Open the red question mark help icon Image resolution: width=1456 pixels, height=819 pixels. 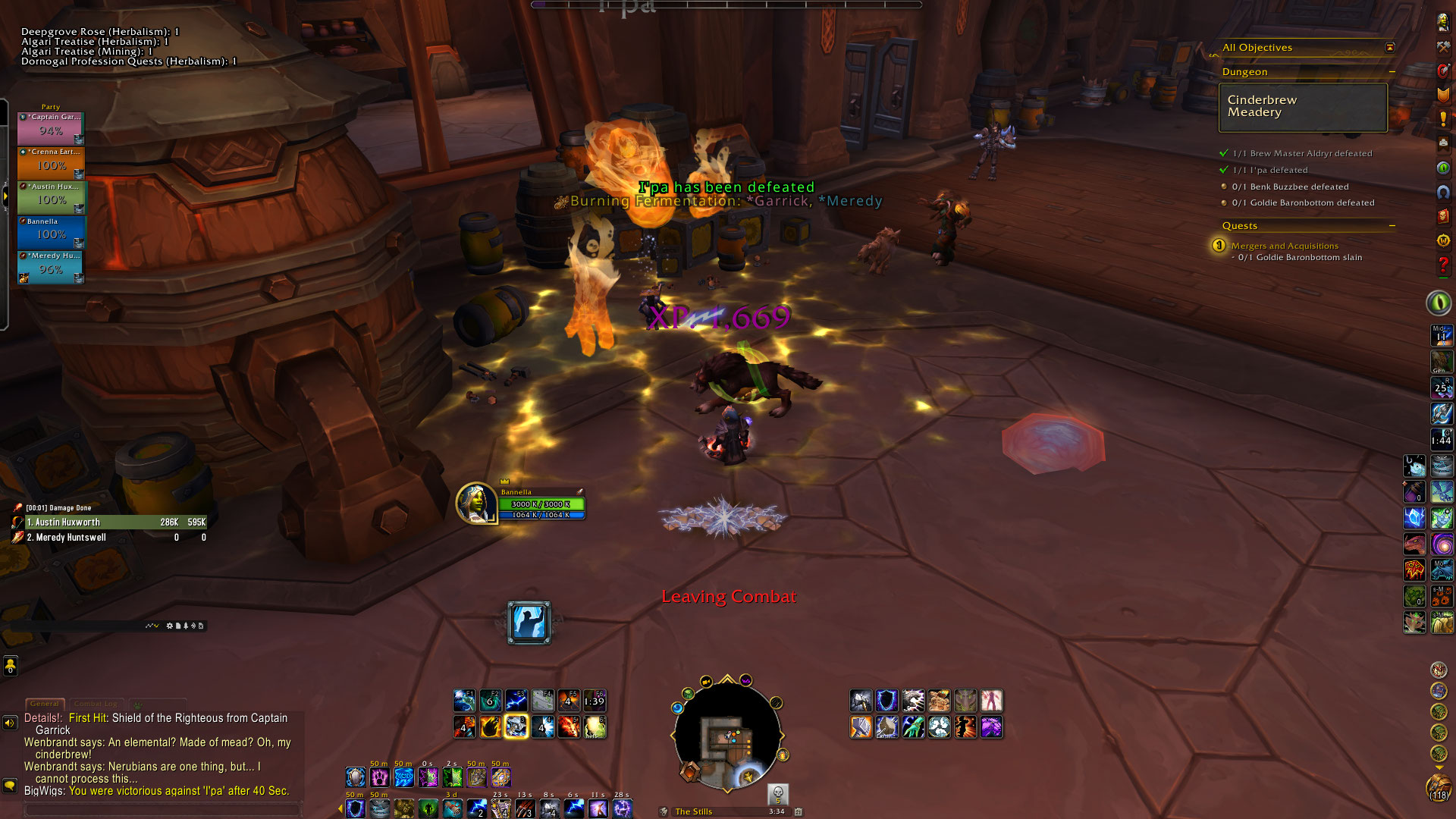[1442, 266]
